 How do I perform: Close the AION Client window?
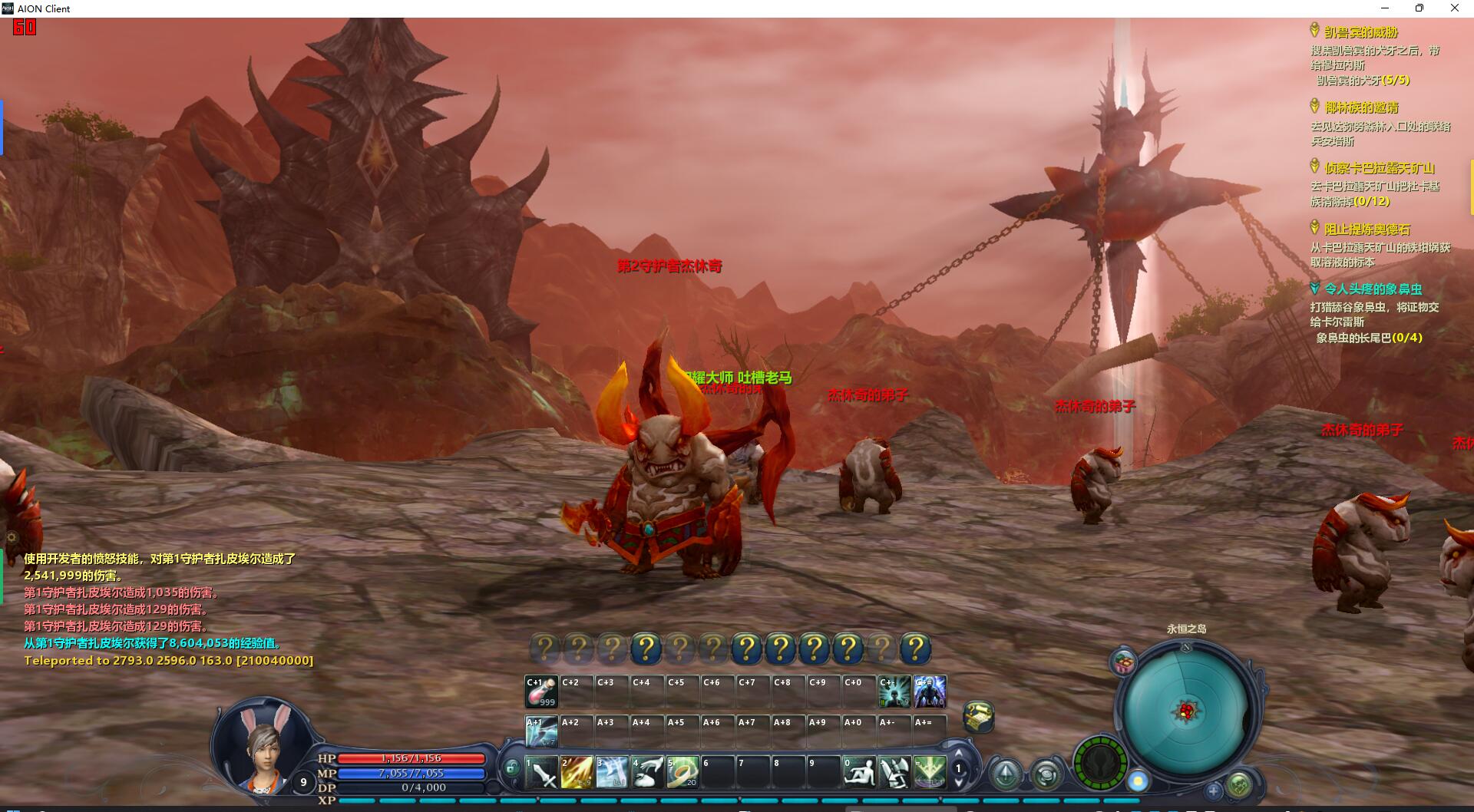coord(1454,8)
